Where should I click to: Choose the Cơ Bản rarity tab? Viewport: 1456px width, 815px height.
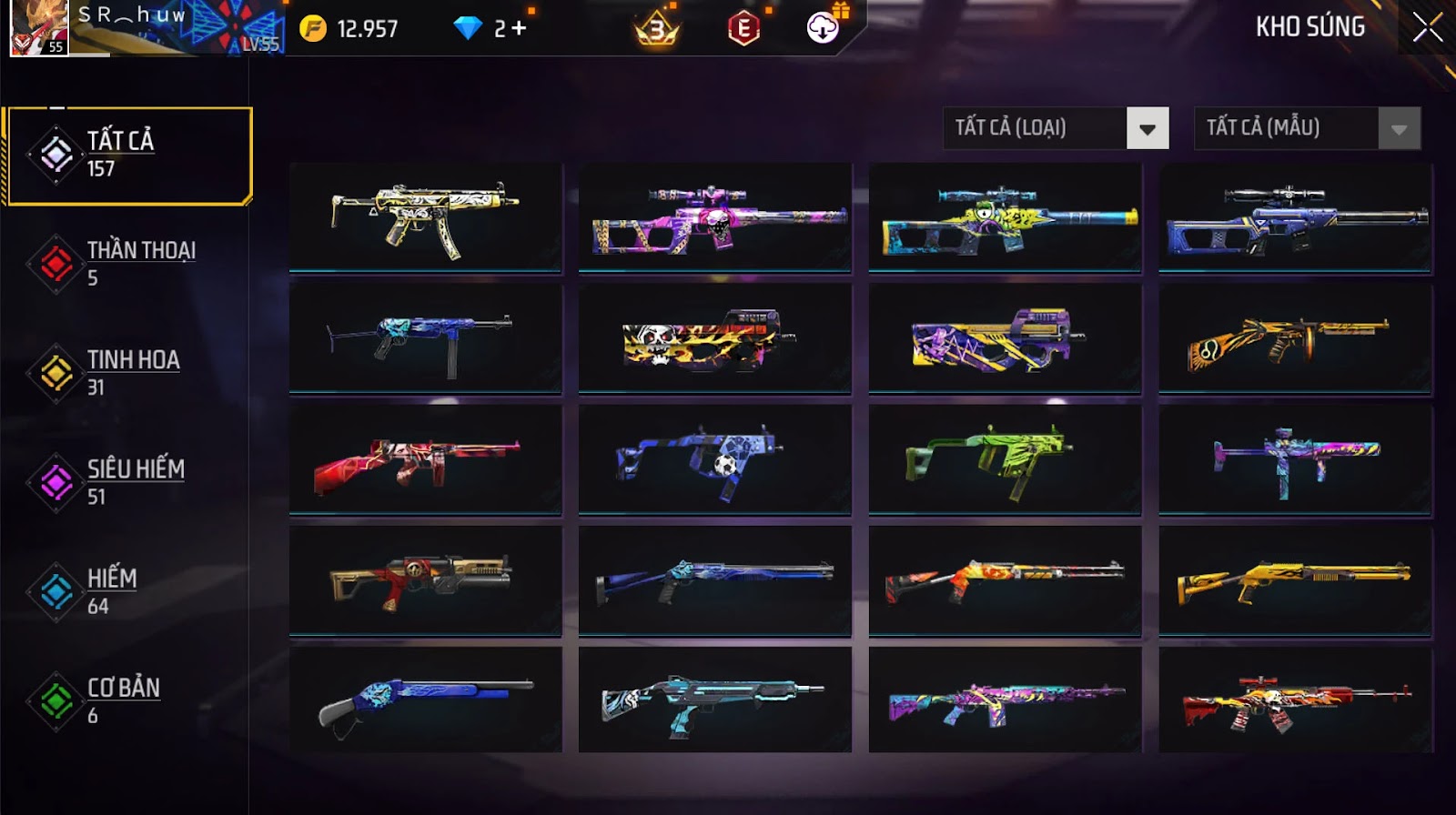point(127,701)
